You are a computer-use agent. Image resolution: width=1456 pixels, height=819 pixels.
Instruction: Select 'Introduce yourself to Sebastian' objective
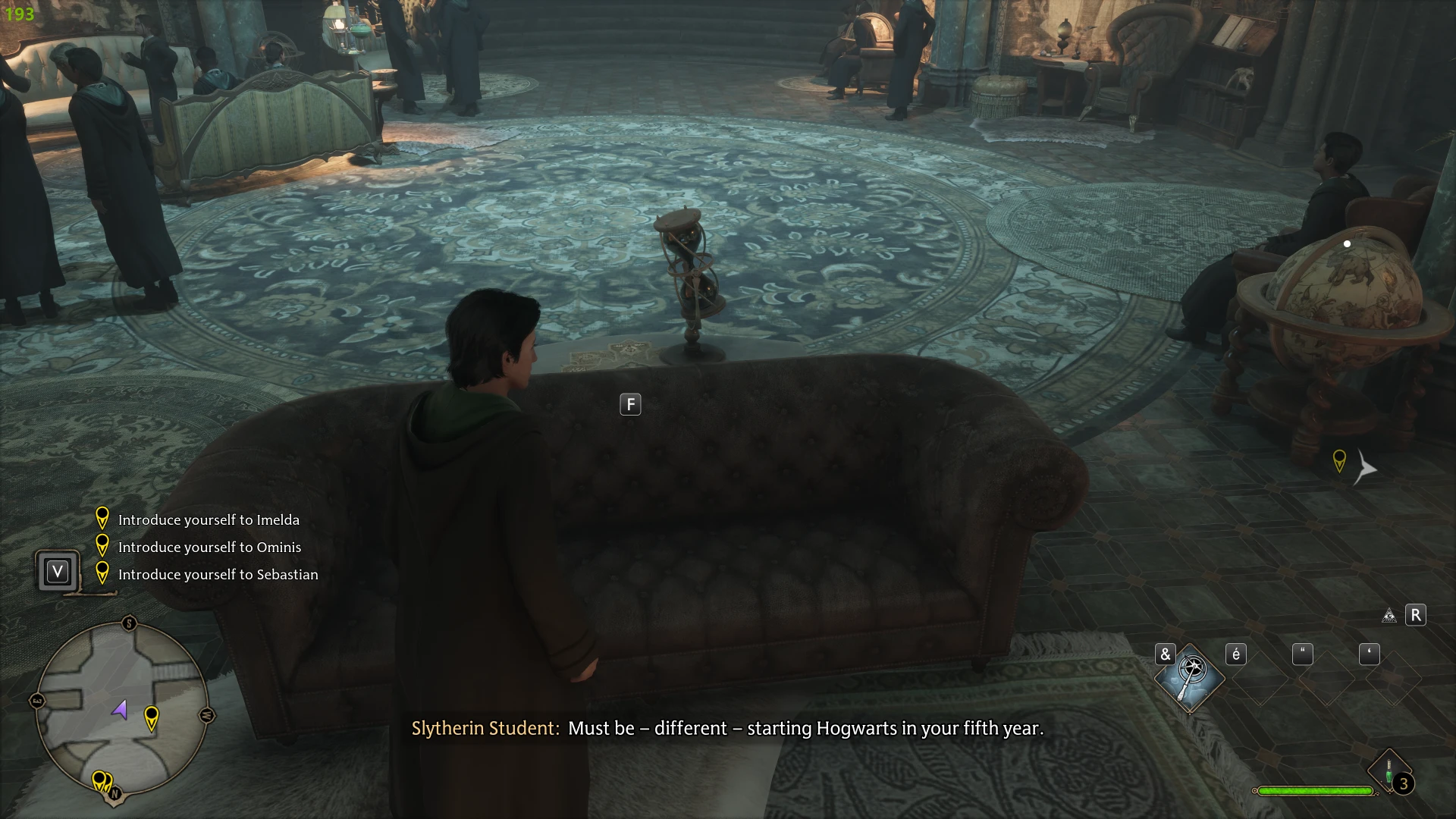pos(218,575)
